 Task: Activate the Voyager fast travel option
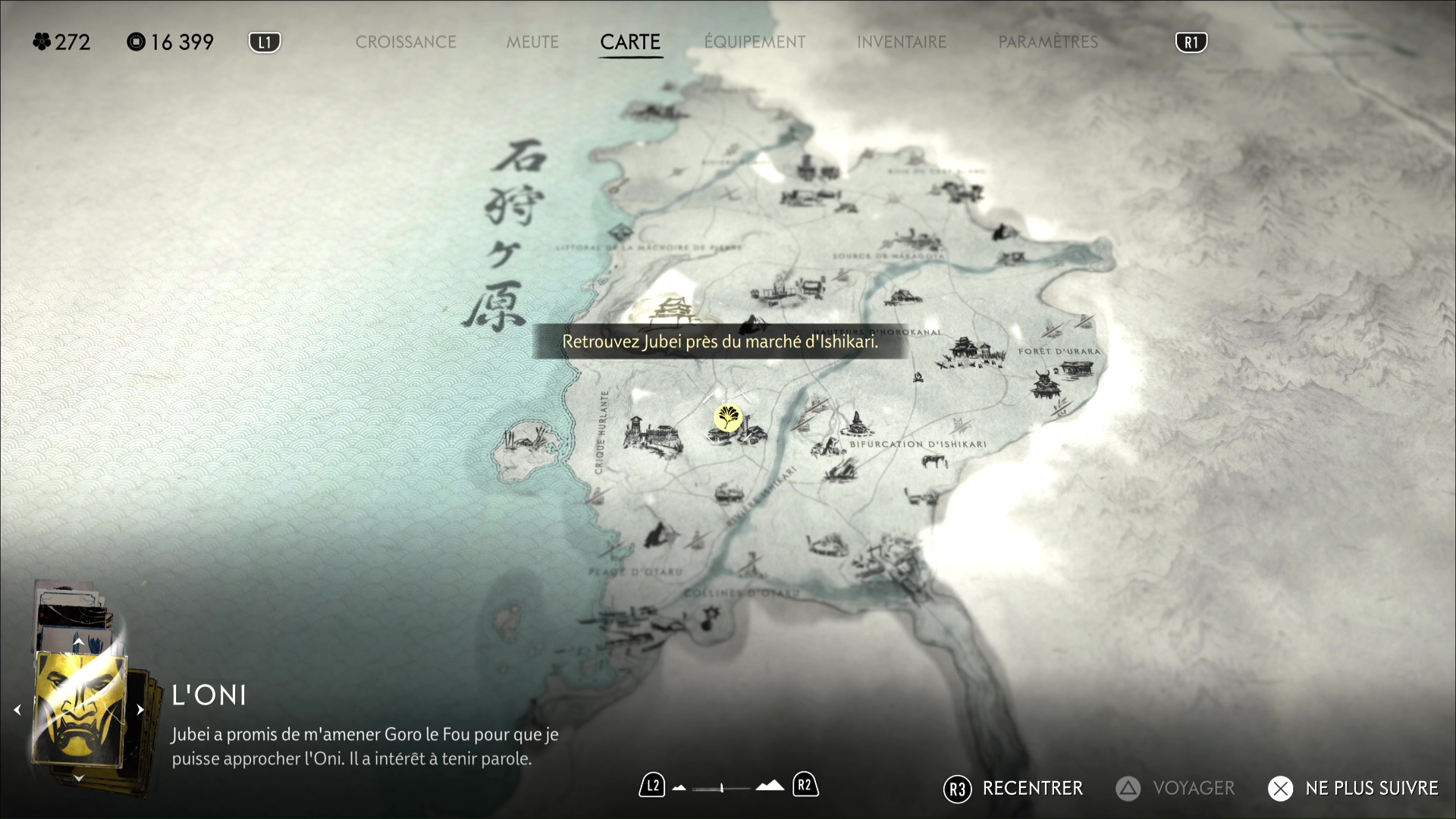coord(1175,789)
